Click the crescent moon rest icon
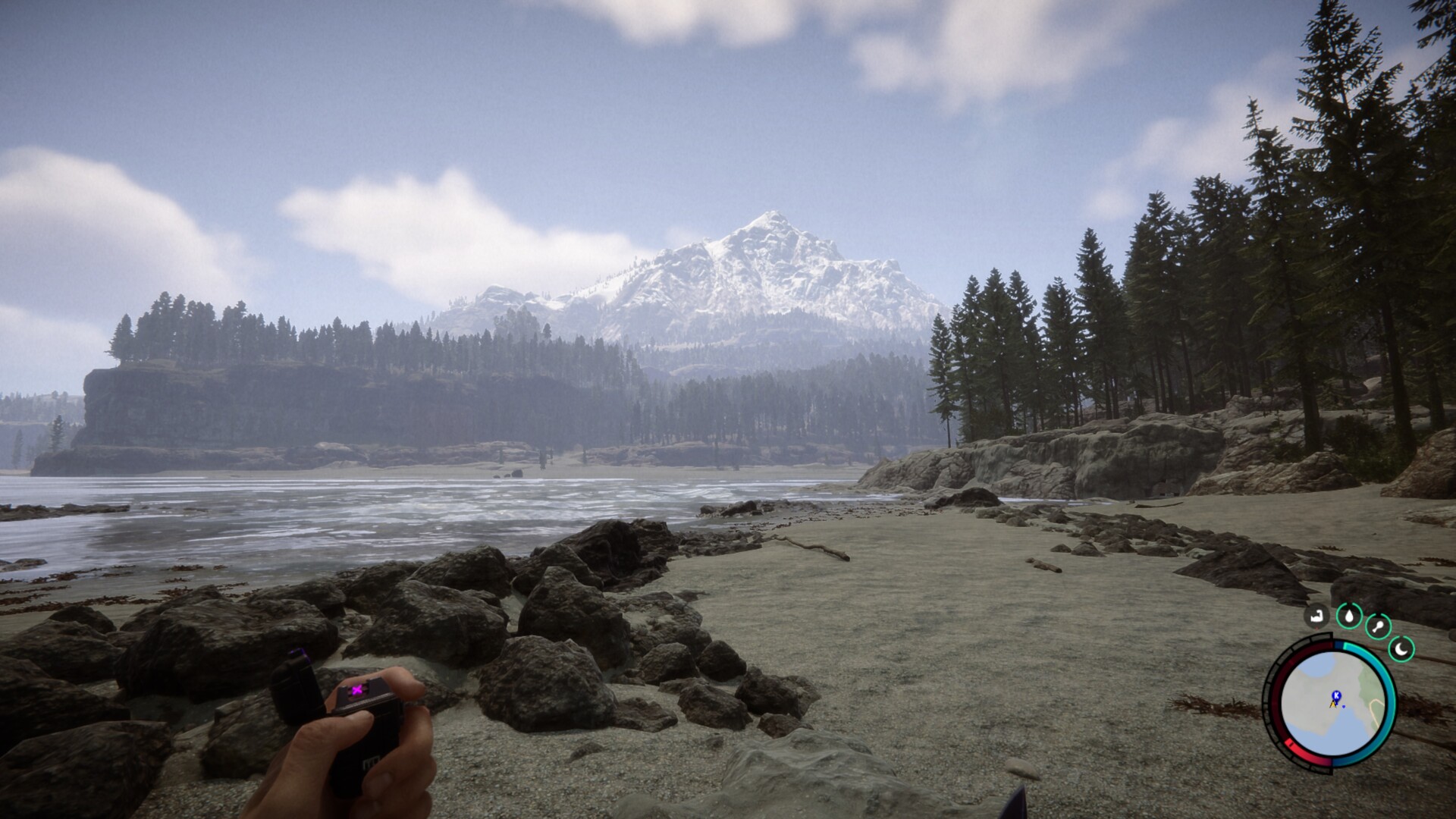The image size is (1456, 819). 1401,648
